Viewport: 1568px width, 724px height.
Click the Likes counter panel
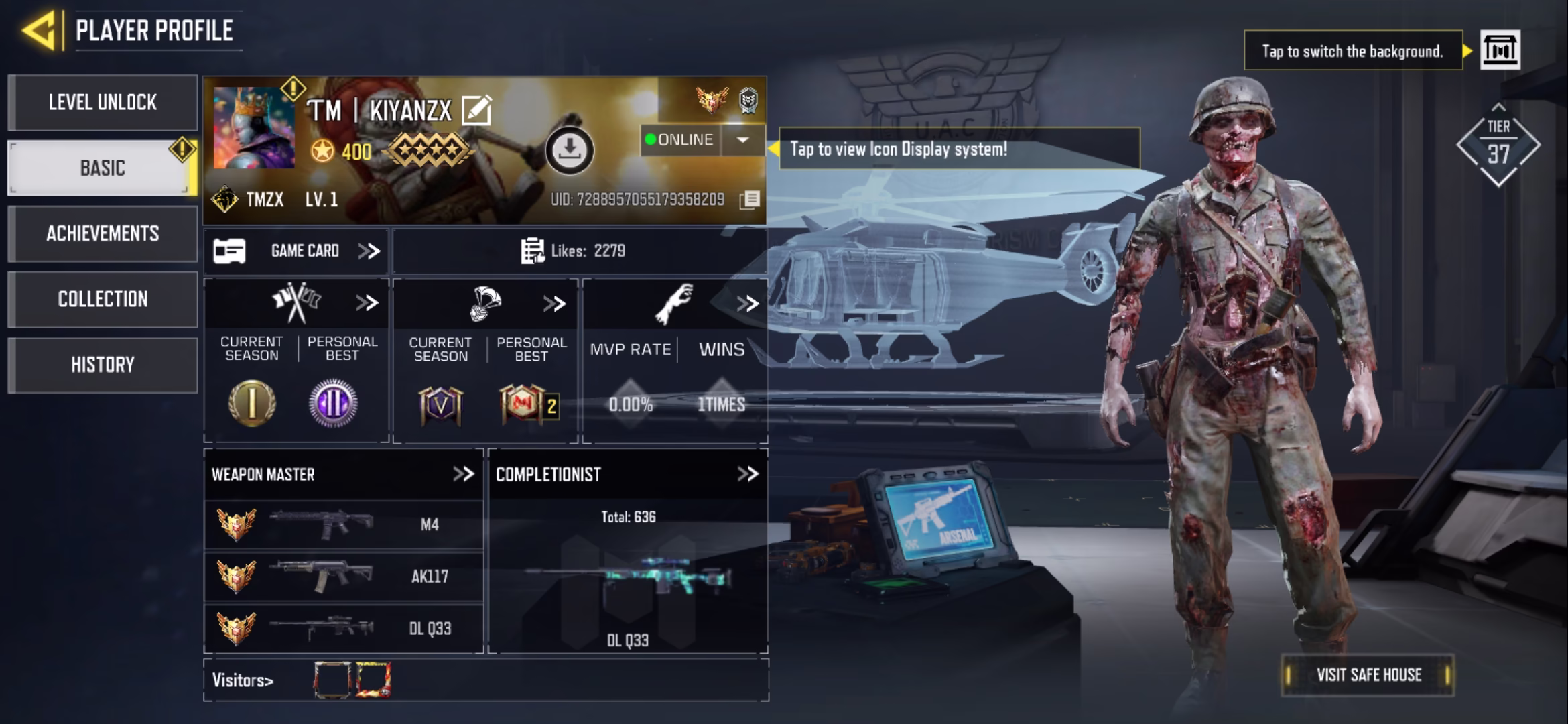pos(579,251)
